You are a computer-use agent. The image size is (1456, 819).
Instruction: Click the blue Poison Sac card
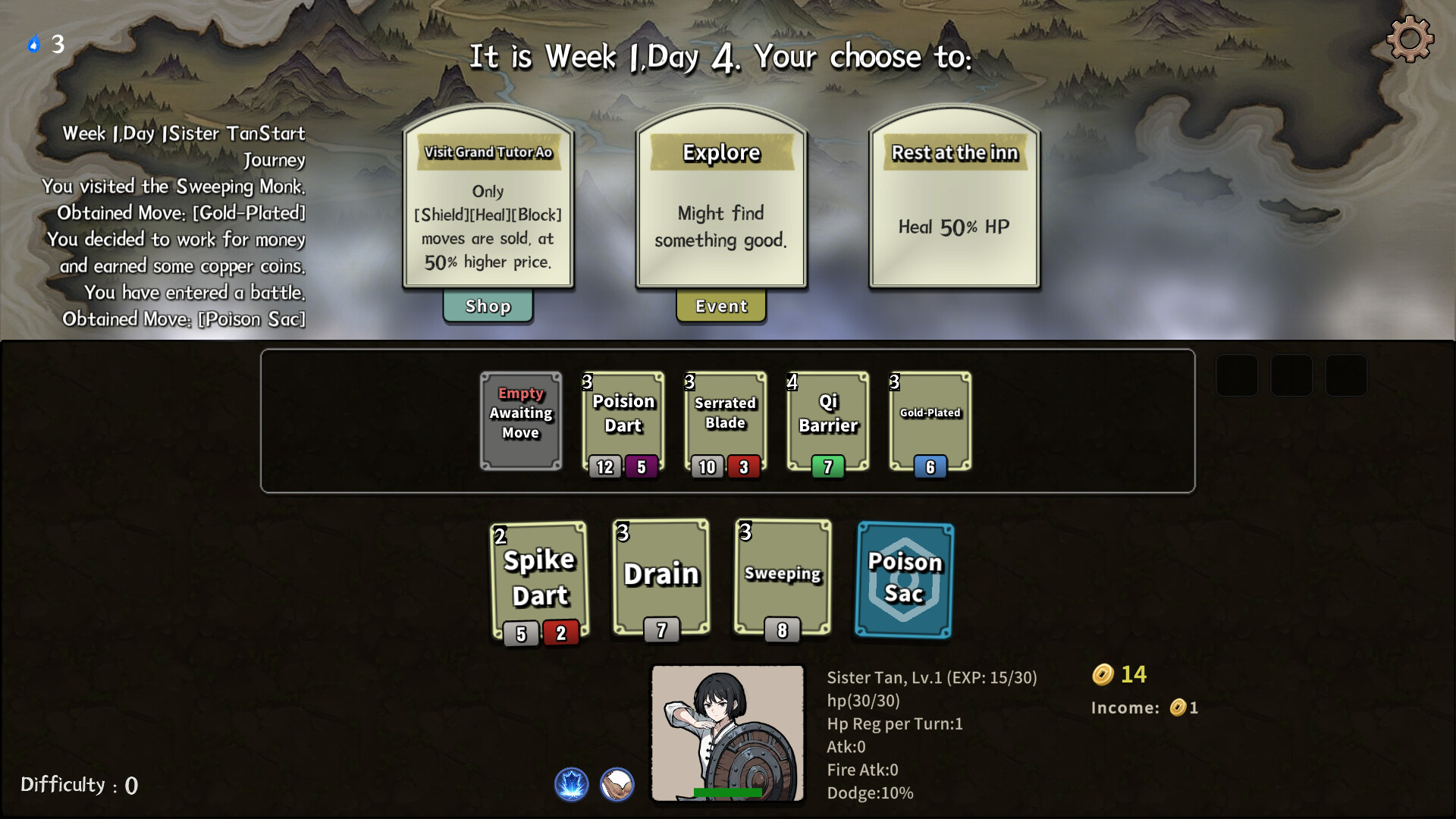pyautogui.click(x=904, y=580)
